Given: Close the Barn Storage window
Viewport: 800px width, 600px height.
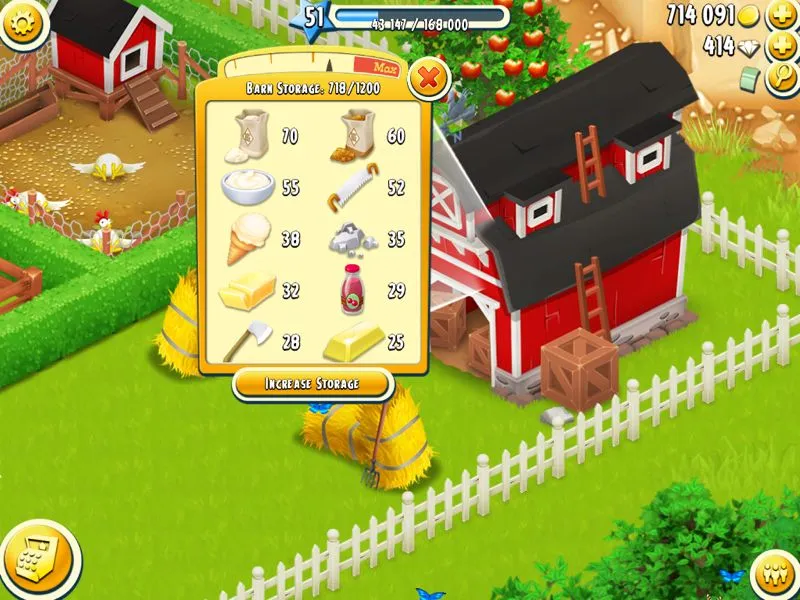Looking at the screenshot, I should 428,76.
